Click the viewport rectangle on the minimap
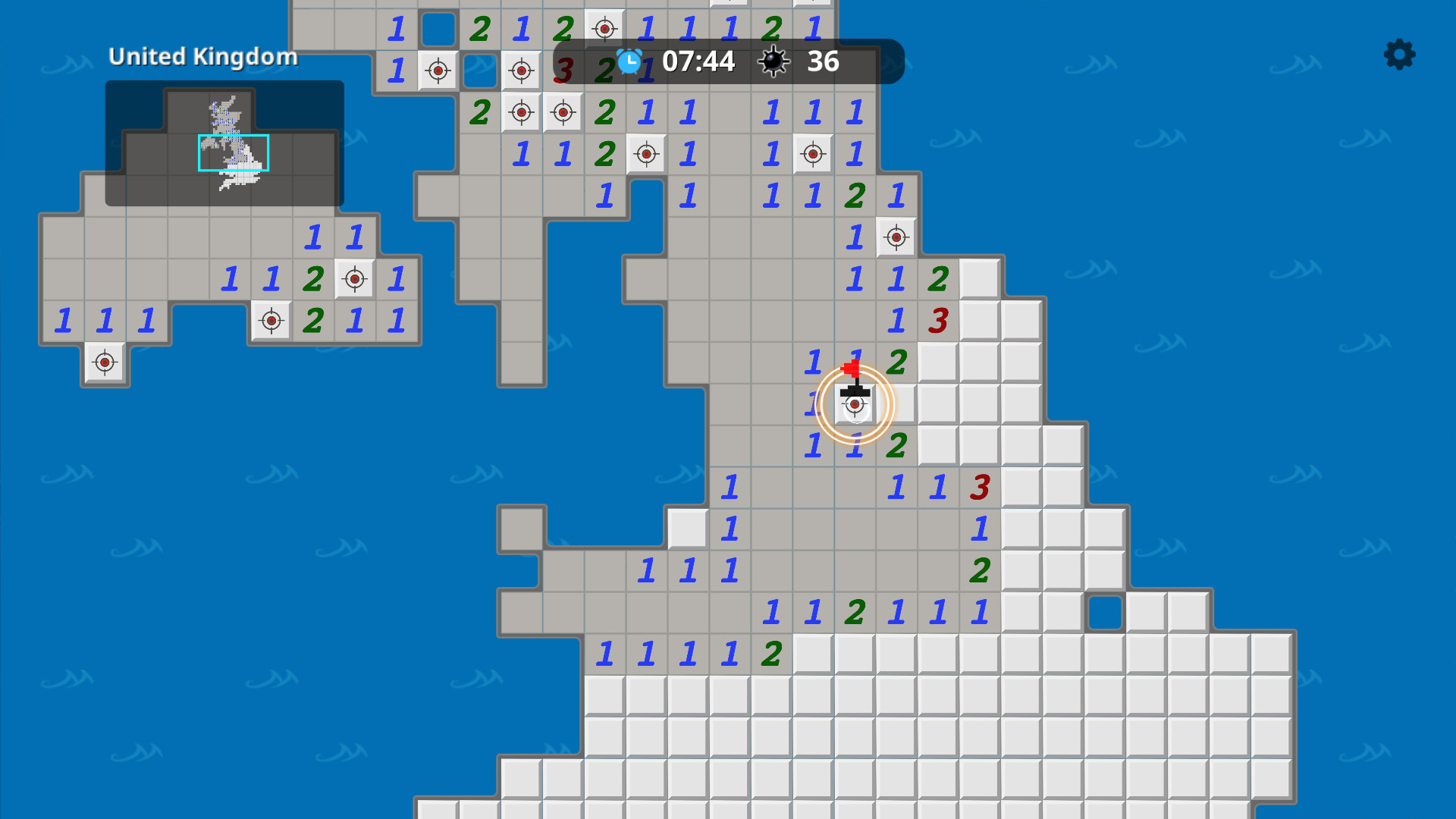 pyautogui.click(x=233, y=154)
